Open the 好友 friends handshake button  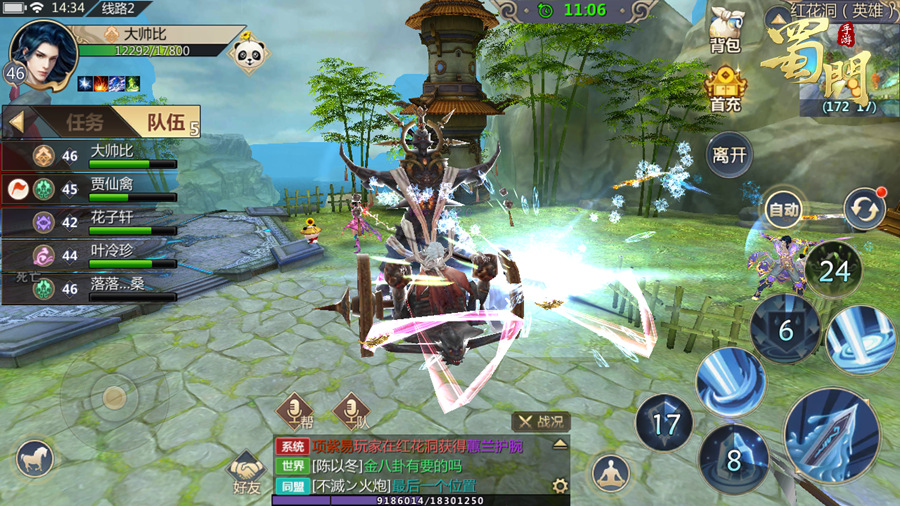pyautogui.click(x=246, y=469)
